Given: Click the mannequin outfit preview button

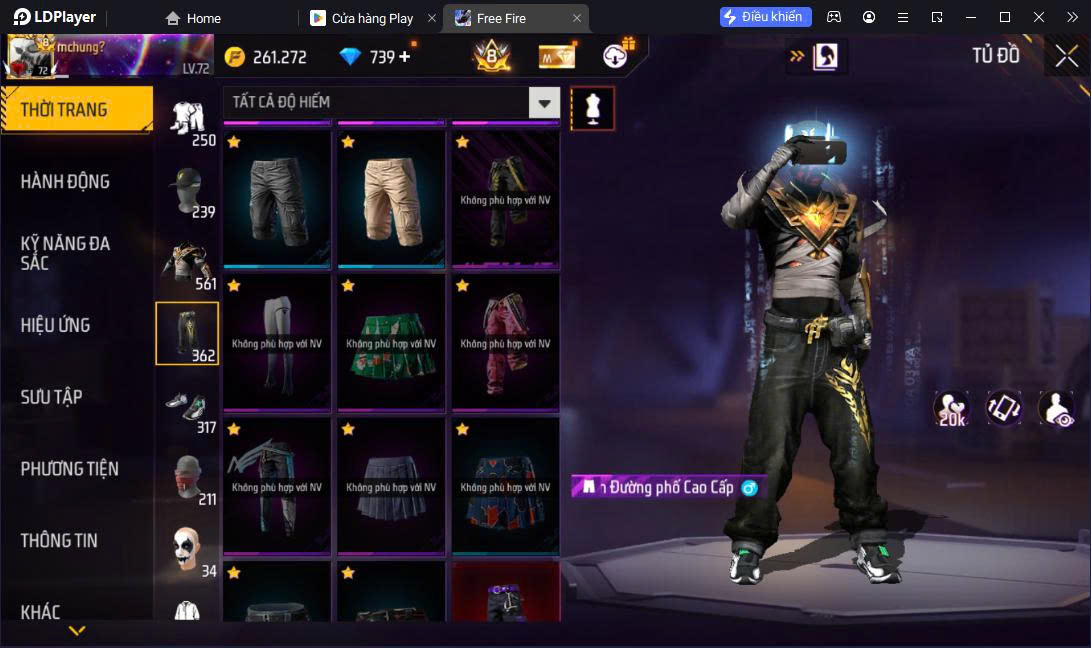Looking at the screenshot, I should point(593,108).
